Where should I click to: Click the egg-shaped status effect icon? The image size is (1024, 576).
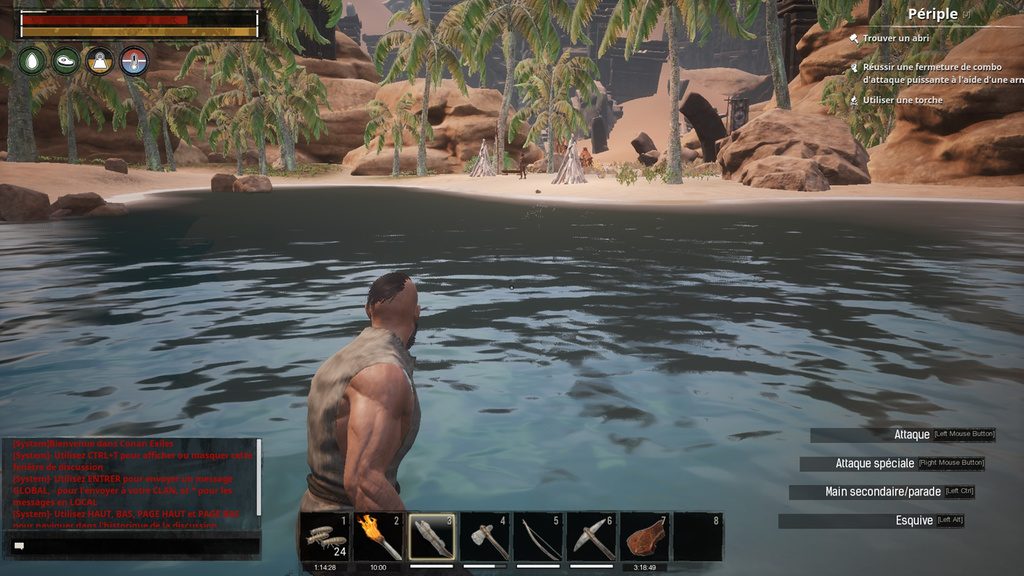pyautogui.click(x=32, y=61)
